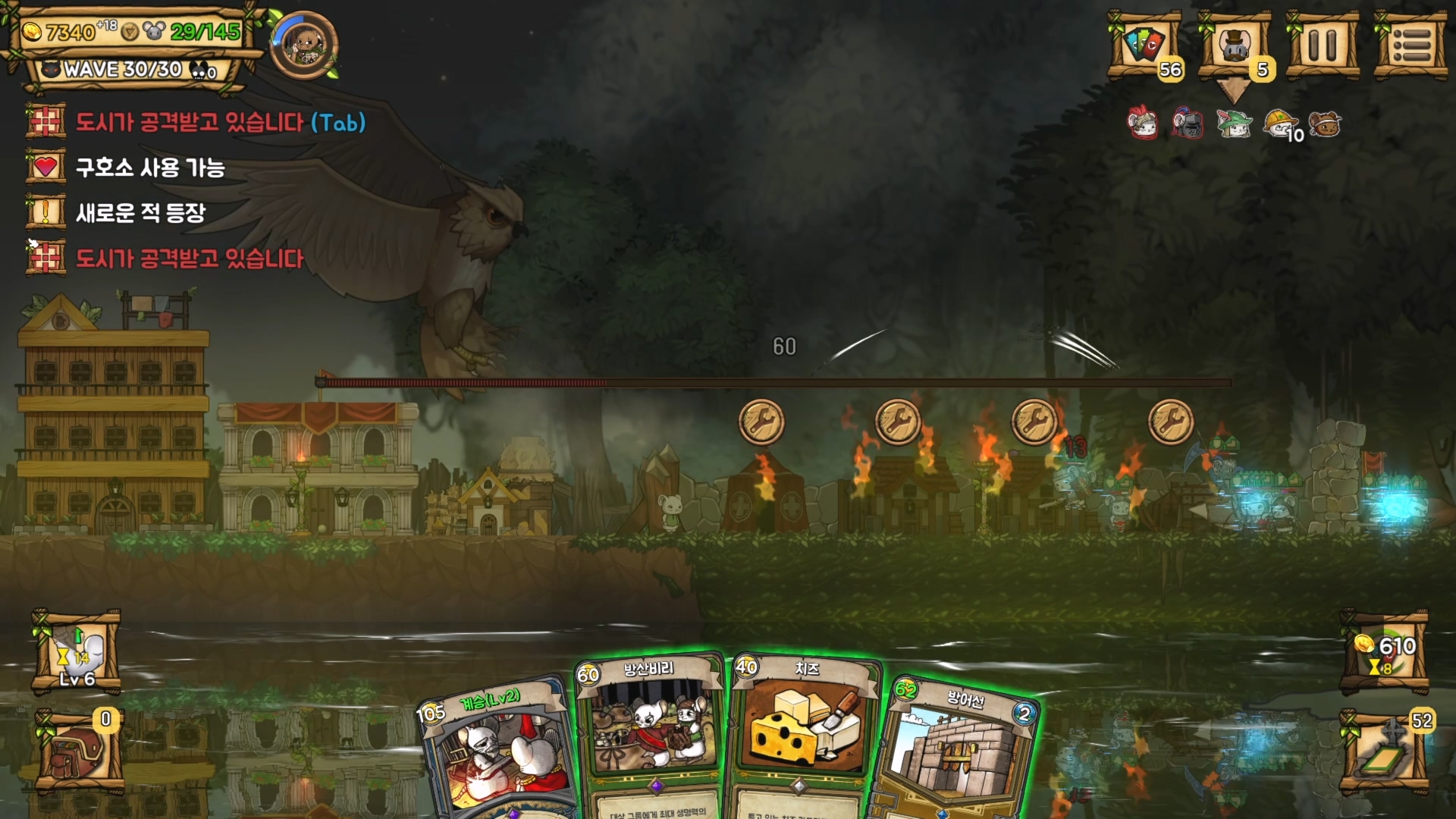Open the leader mouse portrait panel

(x=1235, y=45)
